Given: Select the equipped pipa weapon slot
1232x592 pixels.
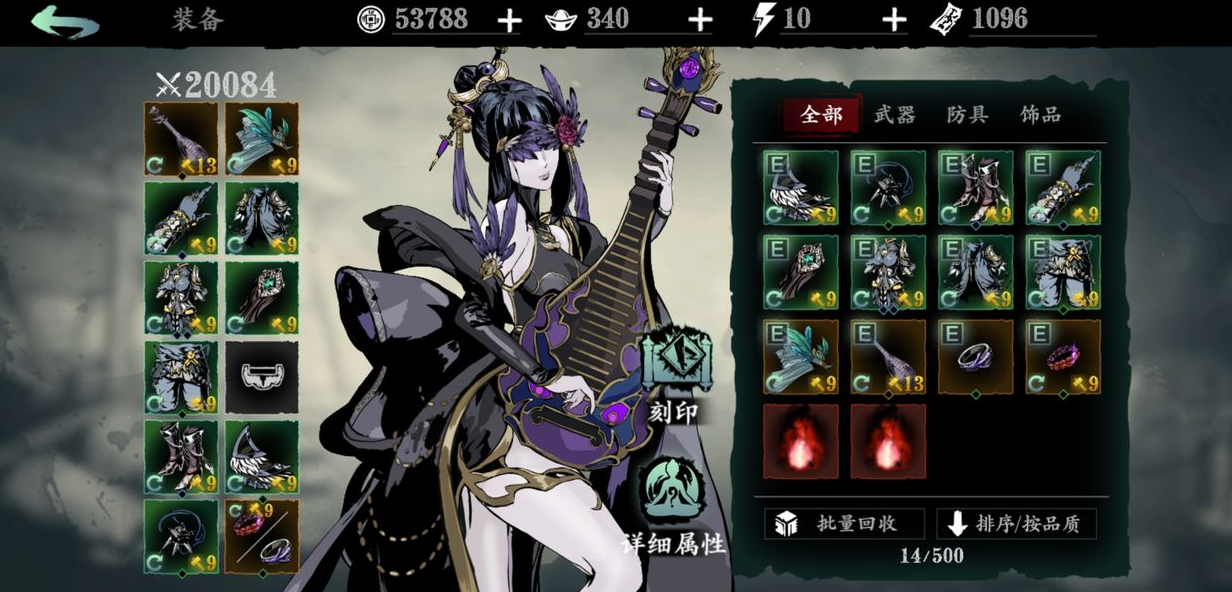Looking at the screenshot, I should tap(181, 138).
